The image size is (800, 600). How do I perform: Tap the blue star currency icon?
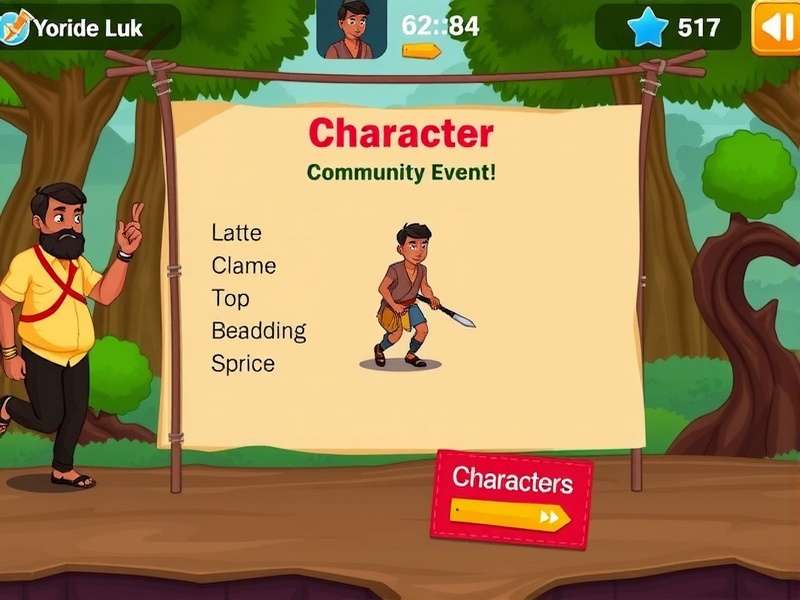(x=645, y=27)
